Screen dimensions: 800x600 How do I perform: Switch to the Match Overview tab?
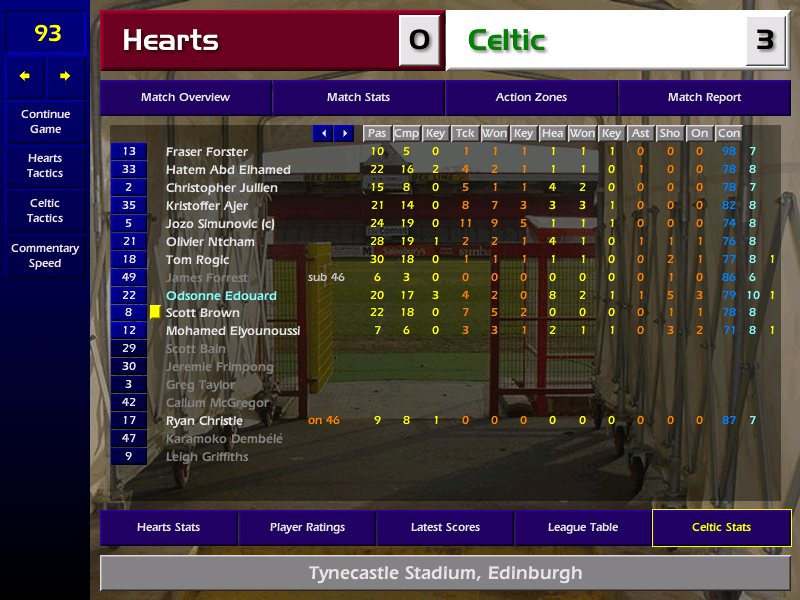(x=185, y=98)
